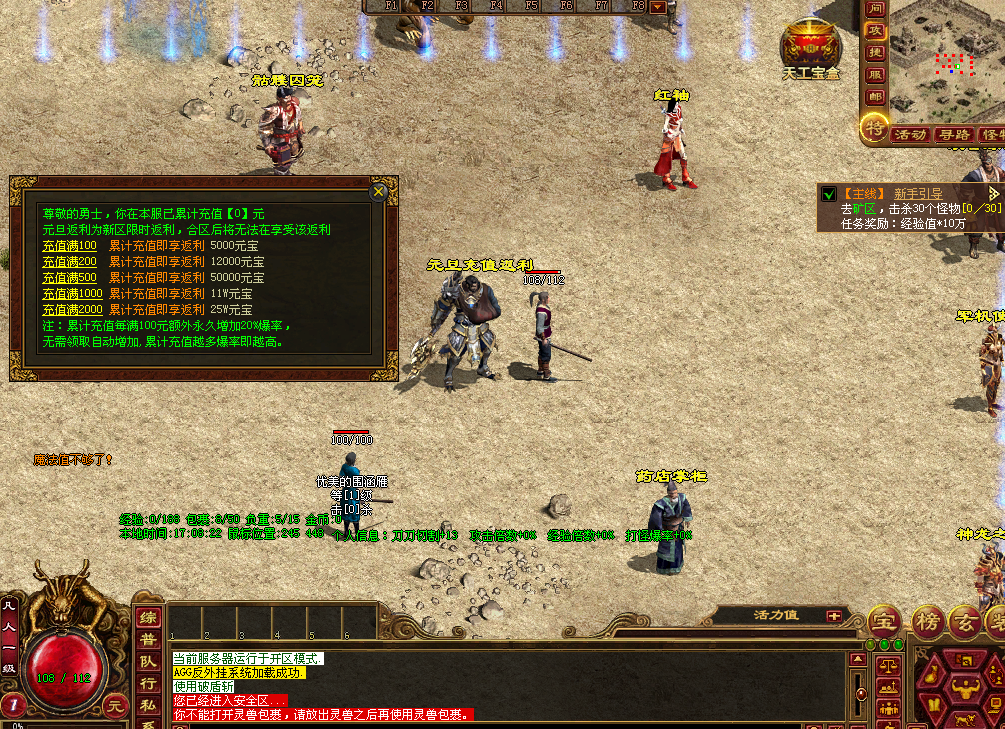Add vitality with the 活力值 plus button
The image size is (1005, 729).
833,616
